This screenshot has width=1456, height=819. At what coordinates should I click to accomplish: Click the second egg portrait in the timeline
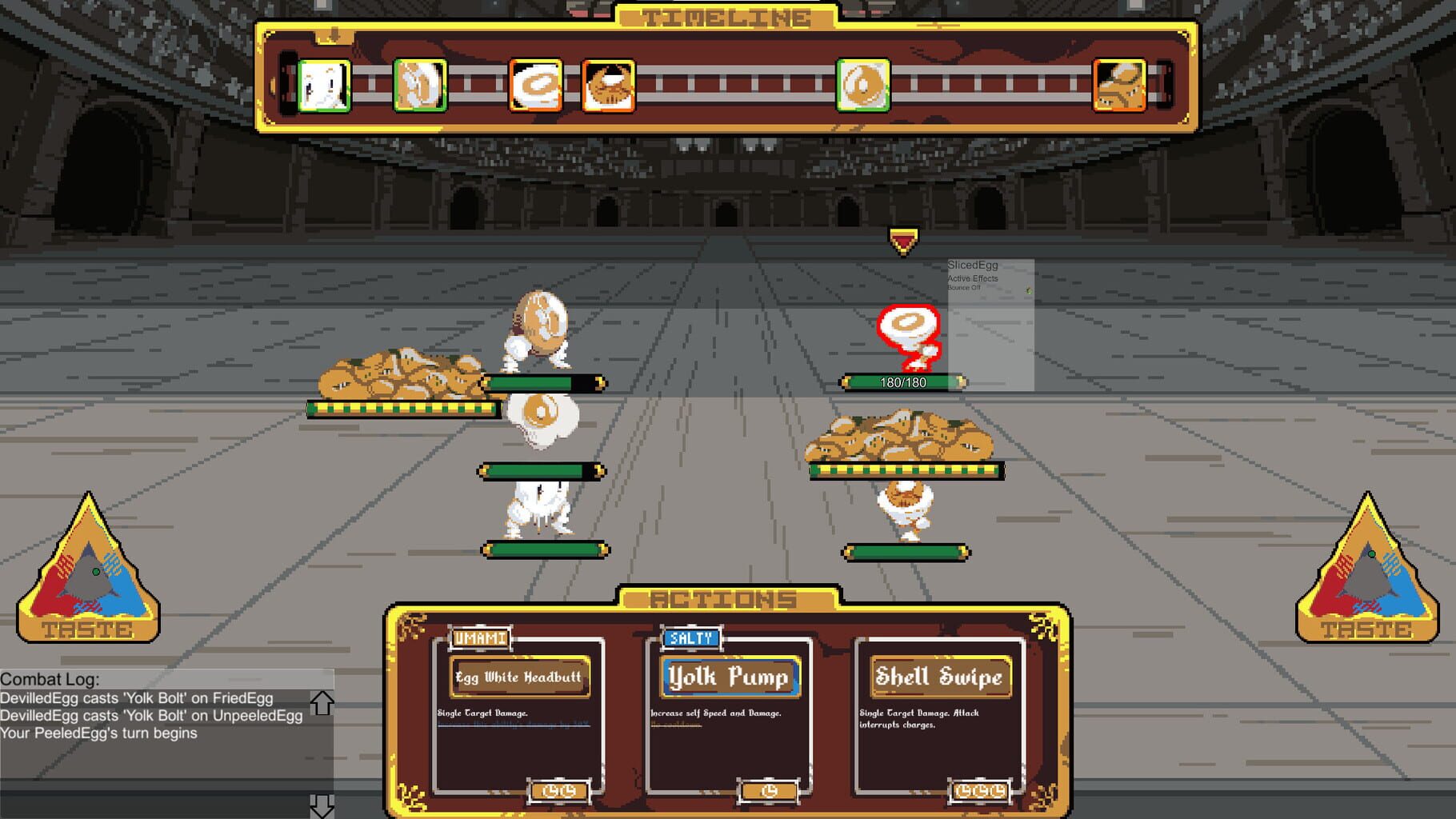[418, 83]
